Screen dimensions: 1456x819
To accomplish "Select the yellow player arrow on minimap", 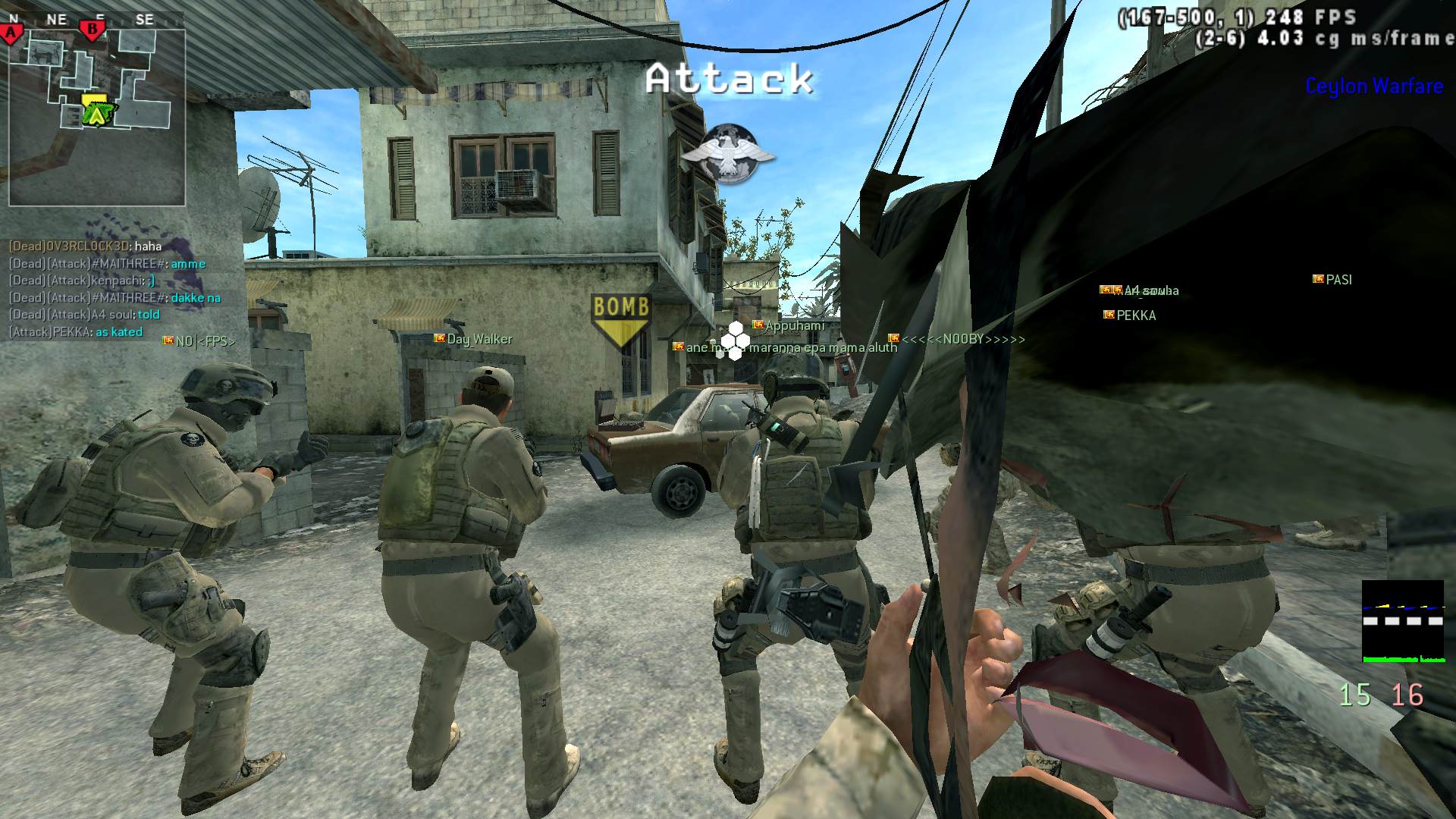I will pos(96,114).
